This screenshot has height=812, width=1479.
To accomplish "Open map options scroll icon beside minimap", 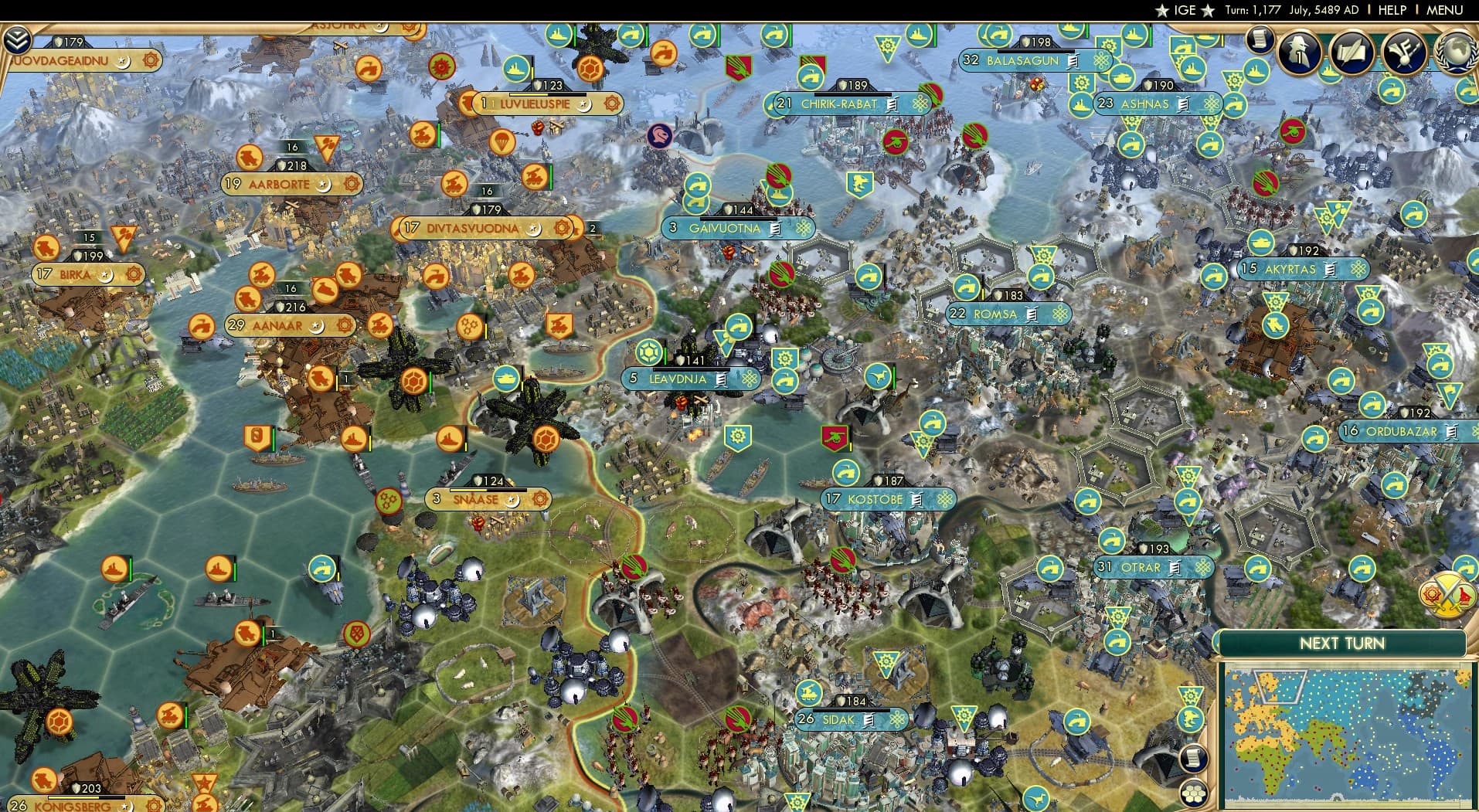I will point(1192,757).
